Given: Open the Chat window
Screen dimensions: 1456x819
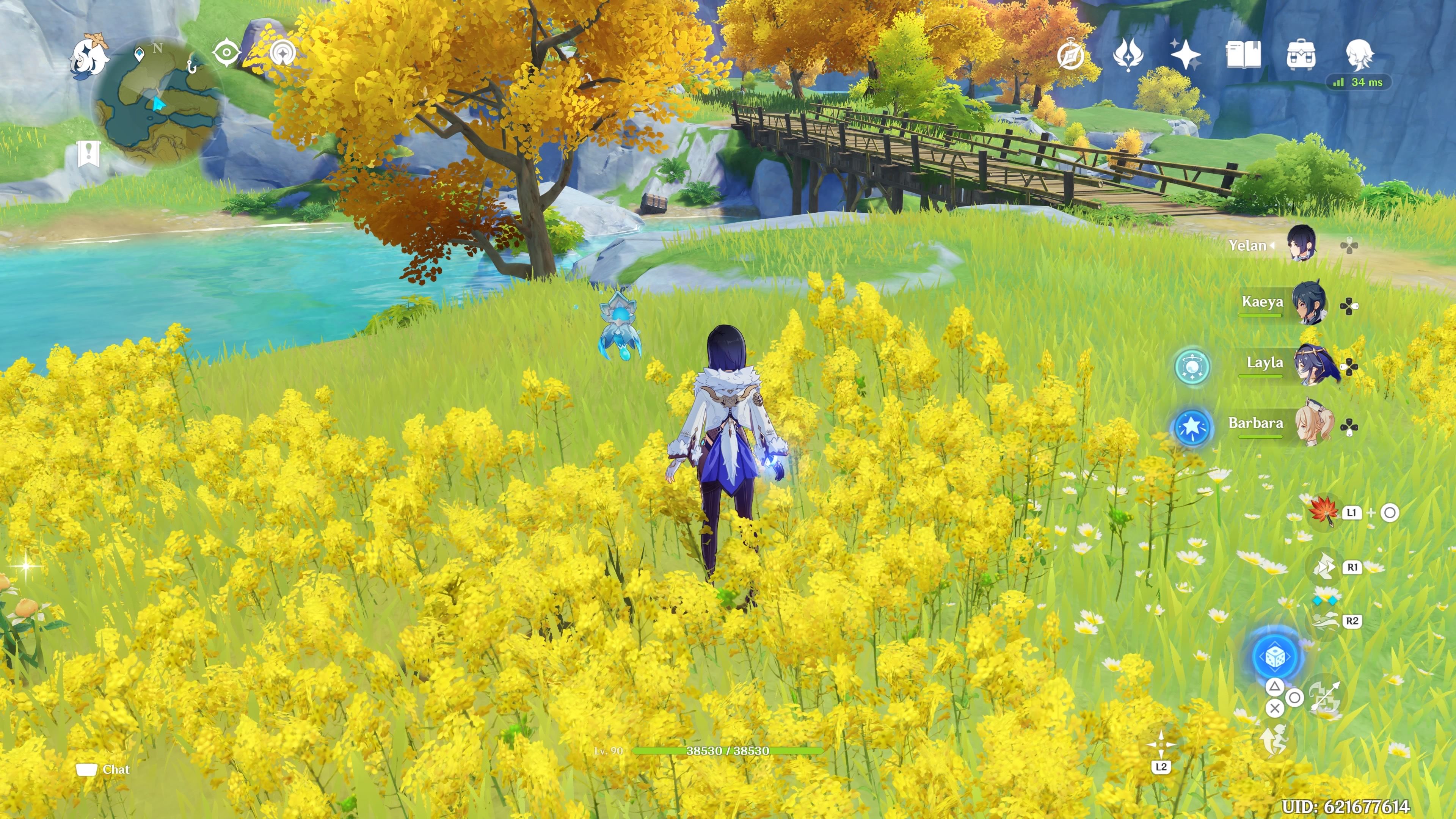Looking at the screenshot, I should 102,769.
